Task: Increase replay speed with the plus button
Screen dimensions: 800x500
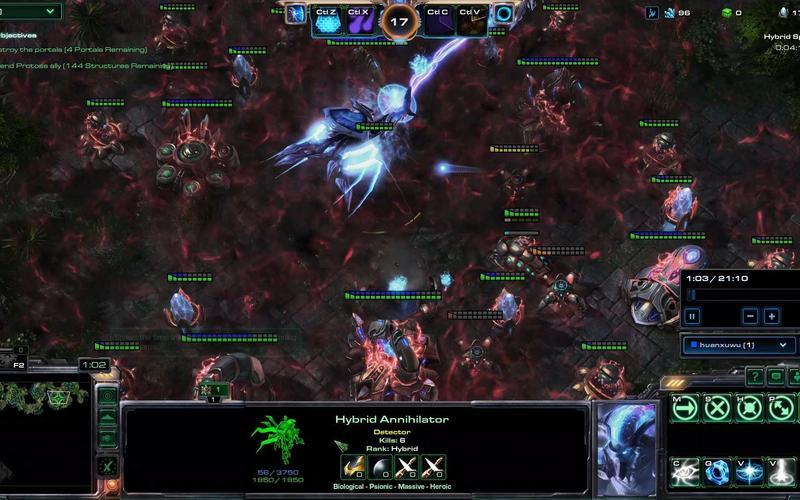Action: (x=772, y=316)
